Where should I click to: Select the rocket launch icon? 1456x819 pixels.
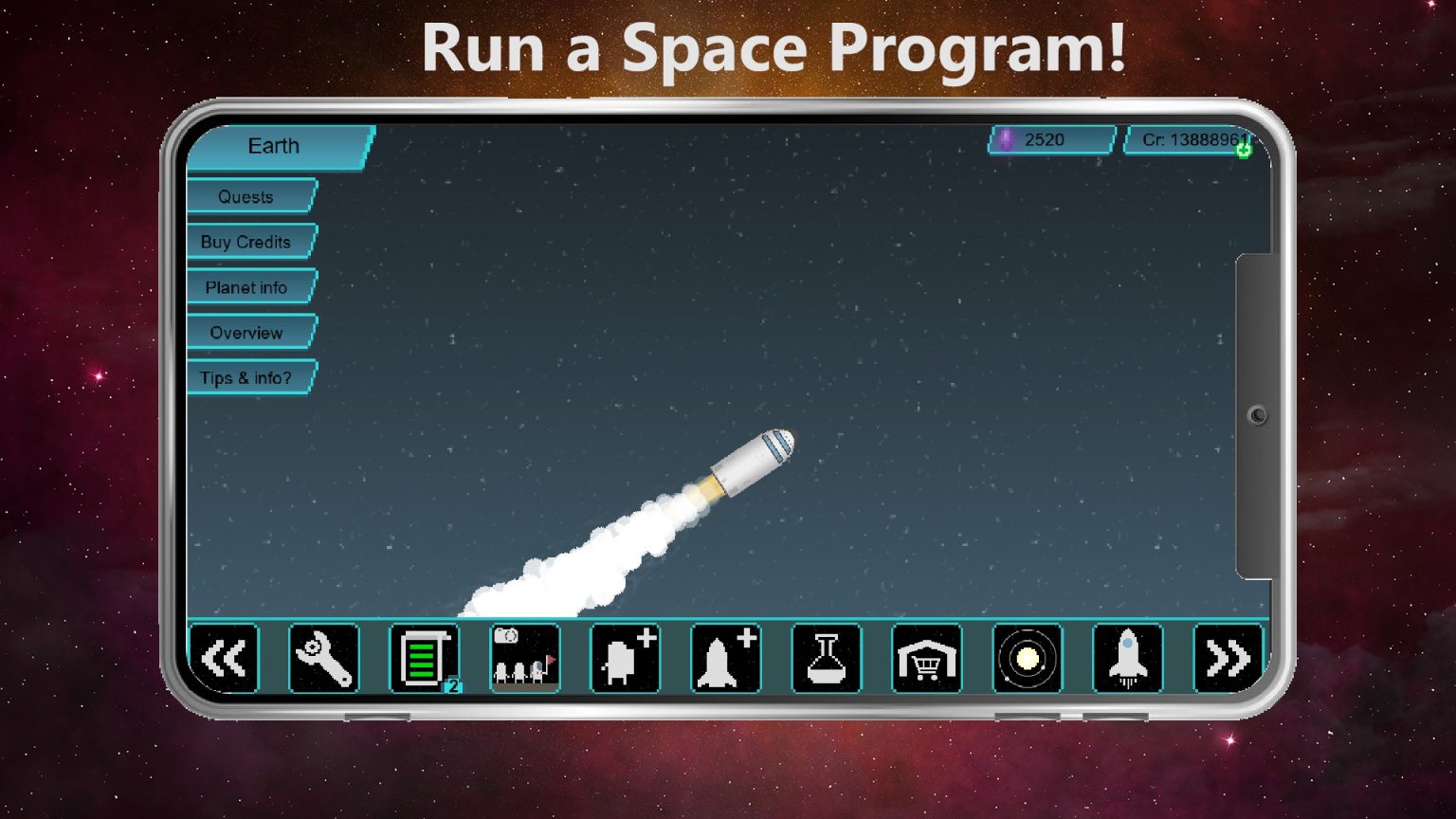point(1128,659)
